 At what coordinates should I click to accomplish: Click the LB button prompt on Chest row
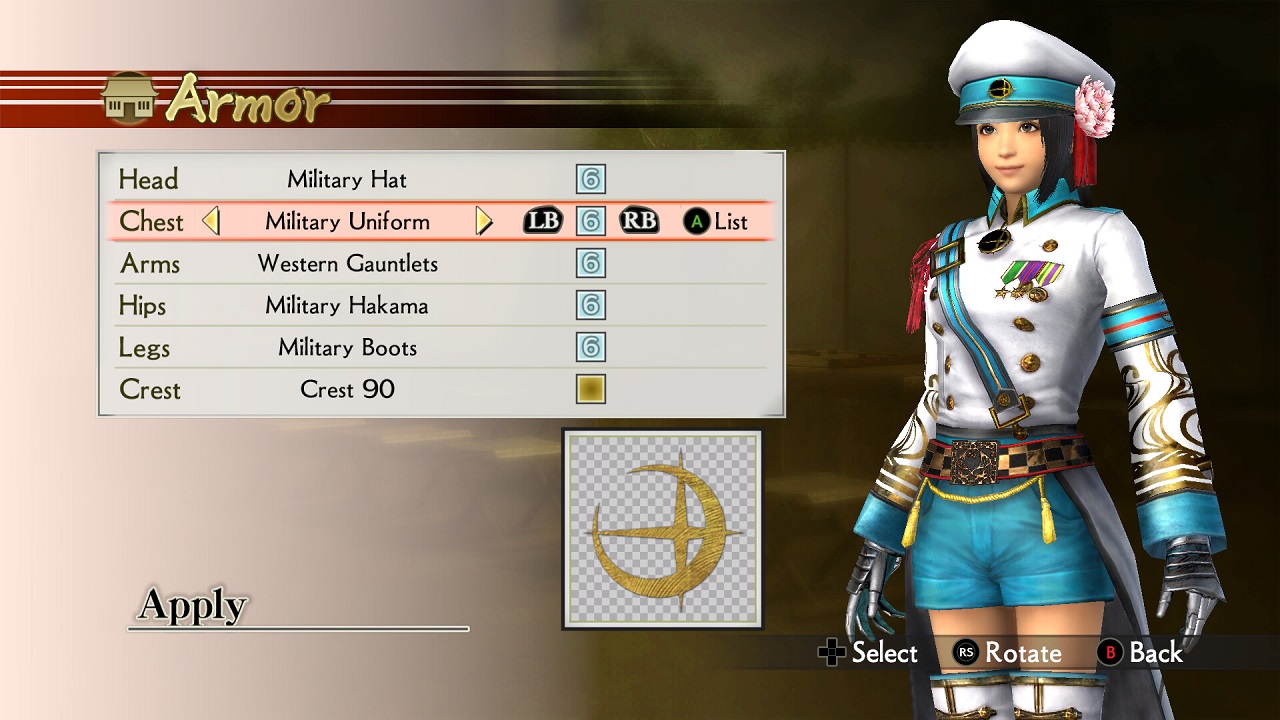tap(542, 221)
